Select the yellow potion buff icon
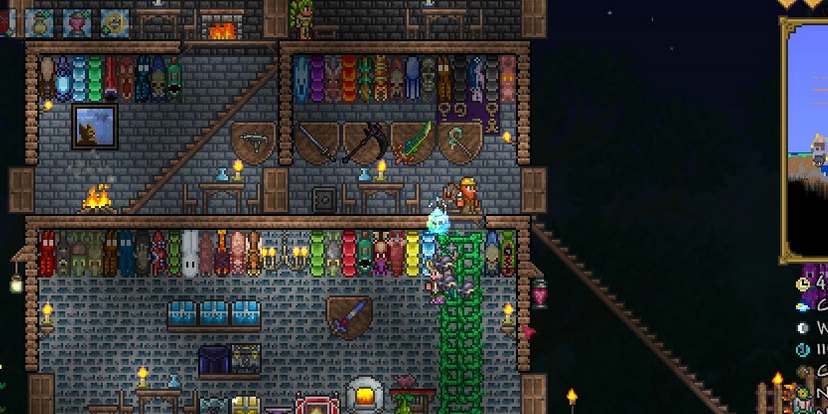Viewport: 828px width, 414px height. point(41,20)
